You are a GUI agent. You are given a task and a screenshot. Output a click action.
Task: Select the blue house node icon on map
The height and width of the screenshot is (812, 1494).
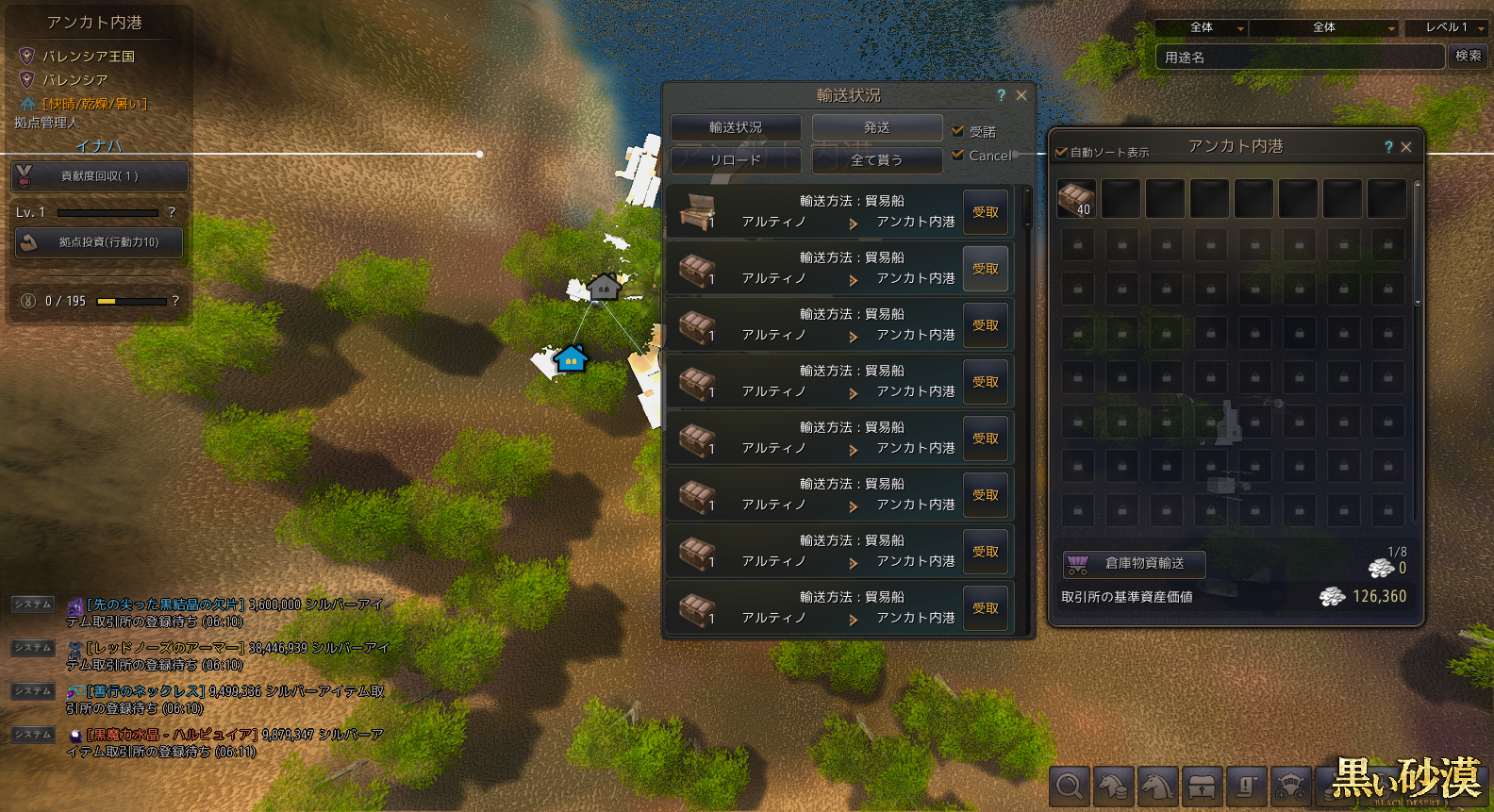click(x=571, y=358)
